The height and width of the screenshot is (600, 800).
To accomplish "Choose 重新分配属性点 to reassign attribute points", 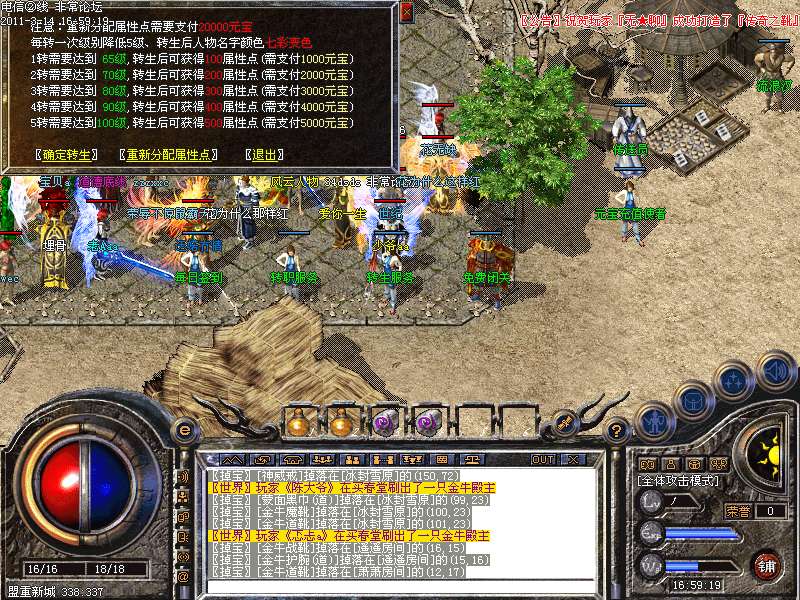I will pos(168,155).
